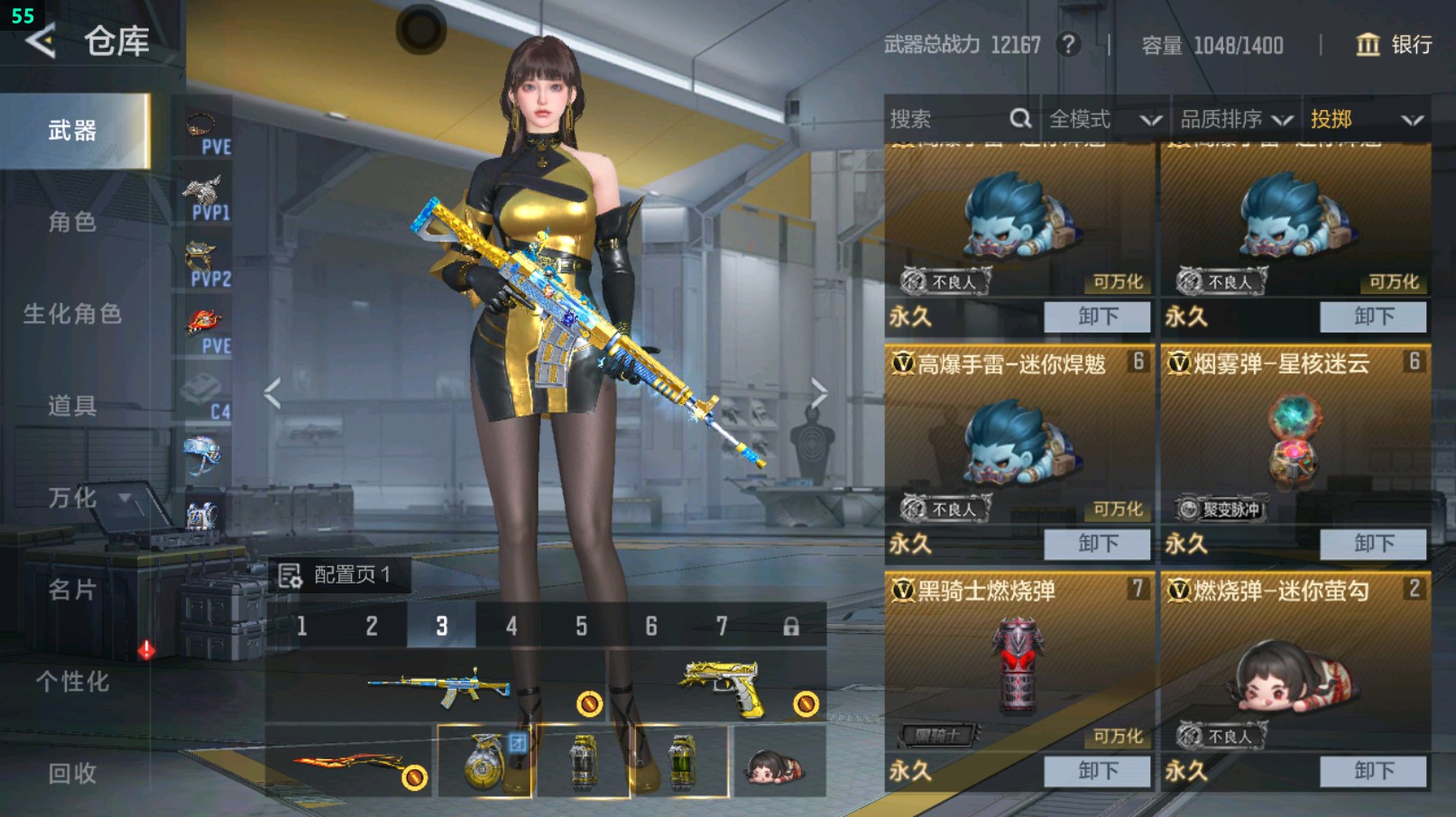
Task: Click 卸下 on 黑骑士燃烧弹
Action: pyautogui.click(x=1097, y=771)
